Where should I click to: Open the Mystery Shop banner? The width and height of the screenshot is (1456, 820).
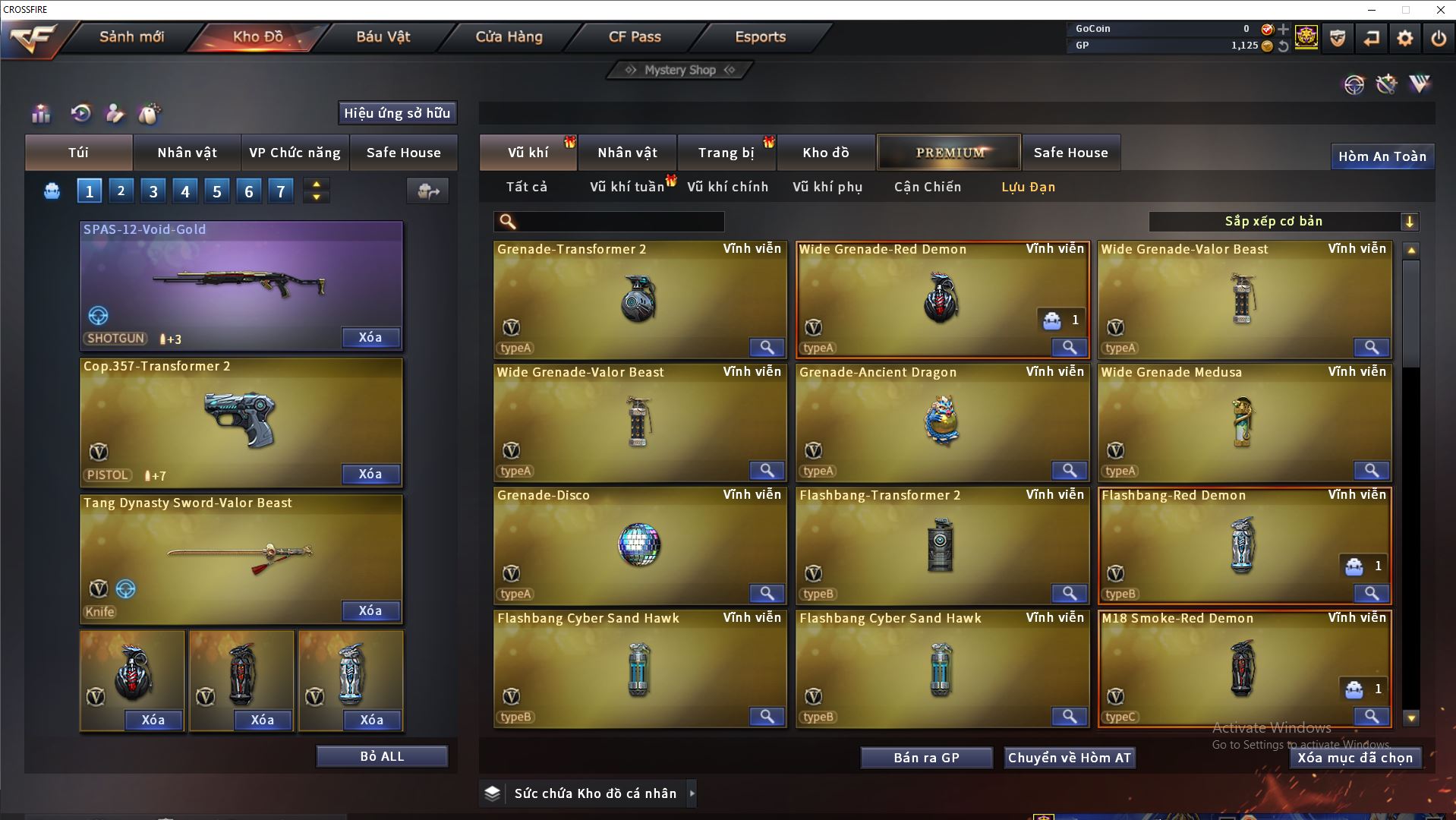tap(679, 70)
